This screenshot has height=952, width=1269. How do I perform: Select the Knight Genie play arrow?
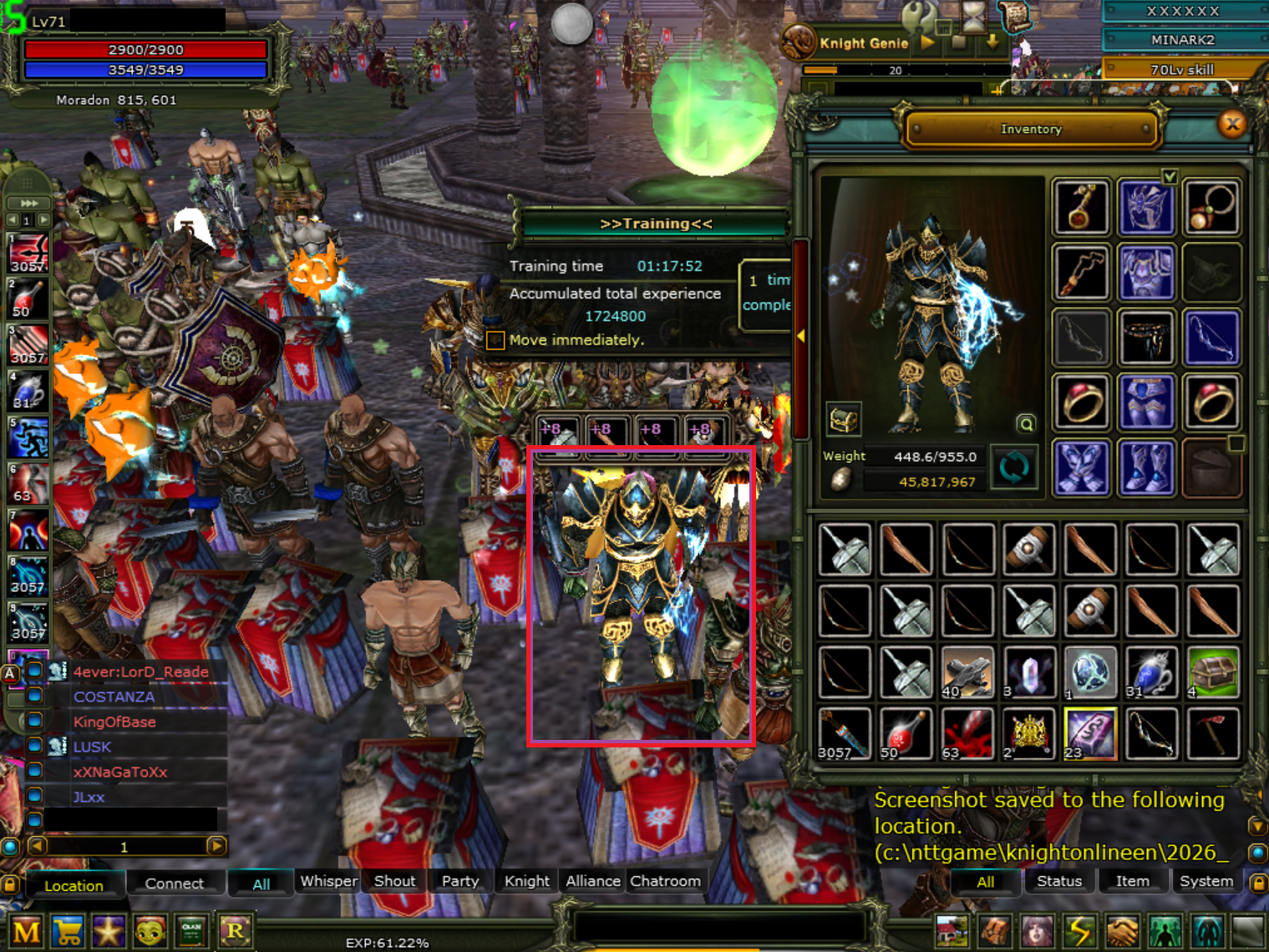tap(926, 41)
